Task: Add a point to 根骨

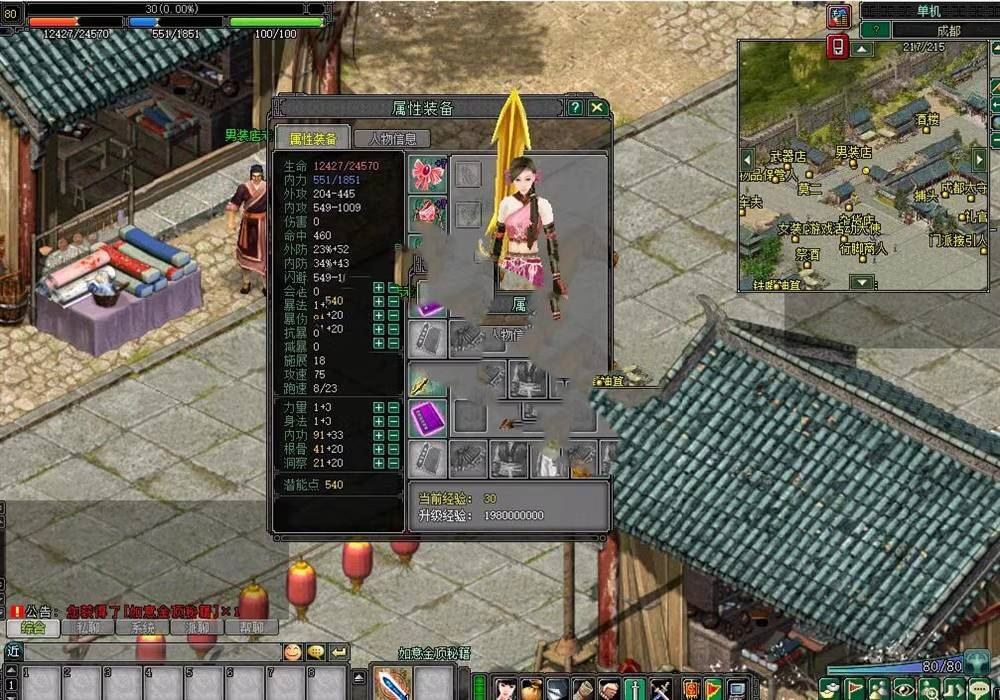Action: click(x=379, y=449)
